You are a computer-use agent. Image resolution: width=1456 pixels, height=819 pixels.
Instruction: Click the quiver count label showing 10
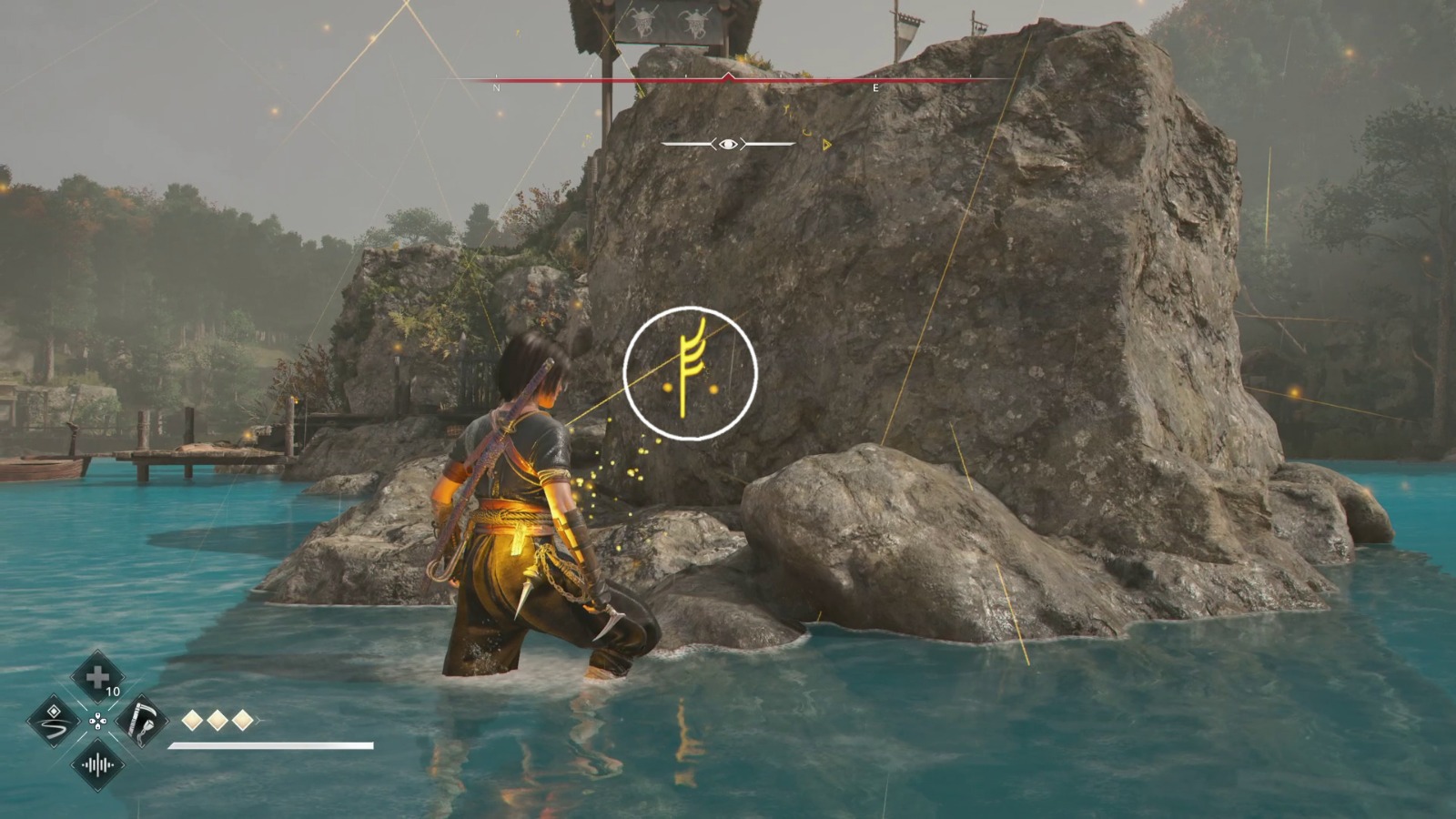113,692
